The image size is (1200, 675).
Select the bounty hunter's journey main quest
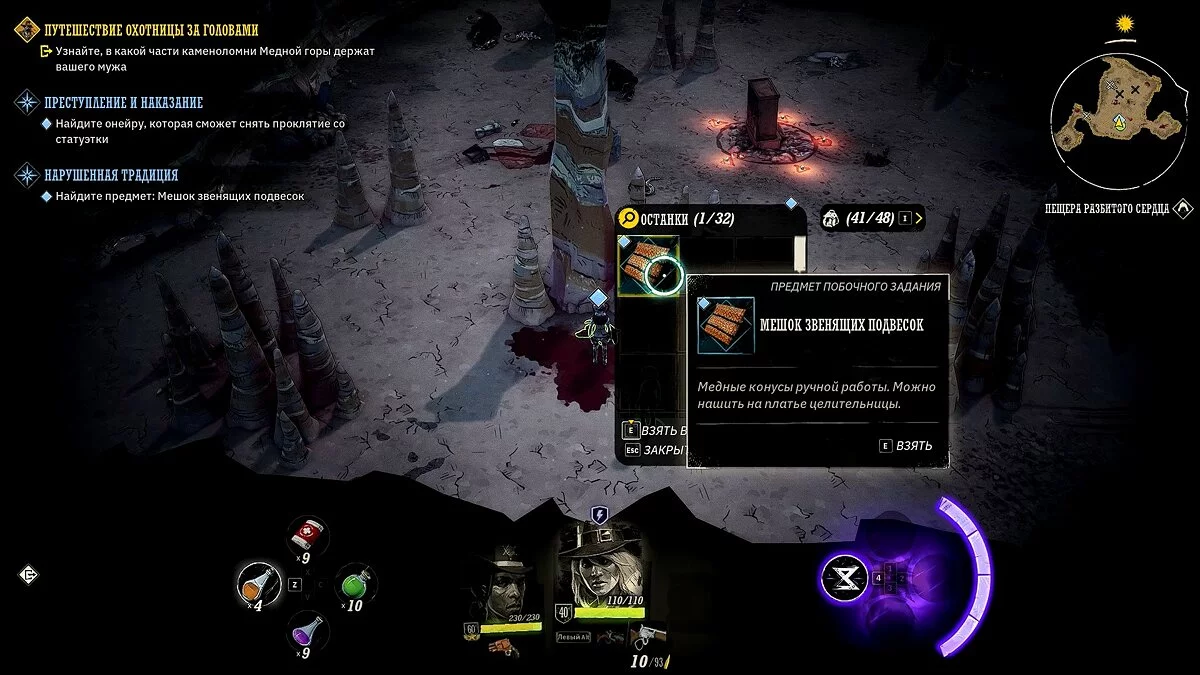150,30
